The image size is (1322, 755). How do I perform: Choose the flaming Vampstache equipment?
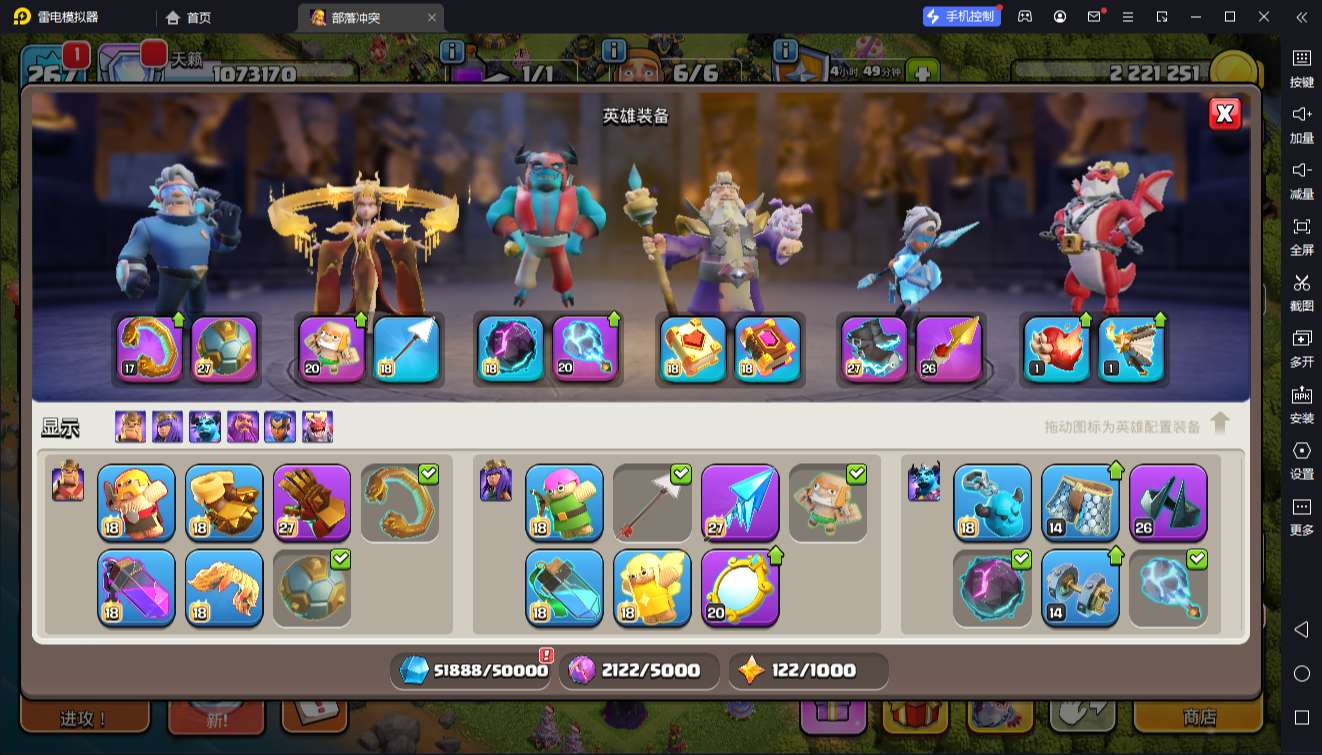tap(224, 587)
